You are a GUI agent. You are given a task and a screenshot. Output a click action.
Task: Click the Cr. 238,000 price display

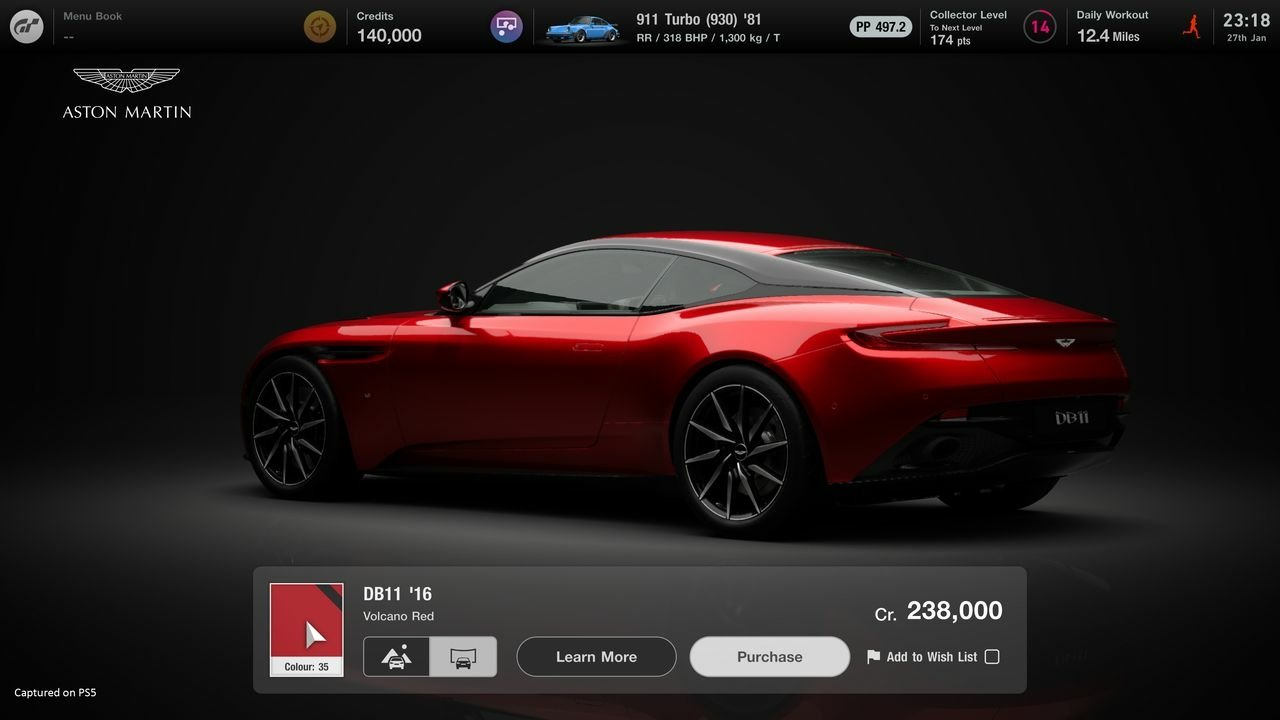[940, 610]
